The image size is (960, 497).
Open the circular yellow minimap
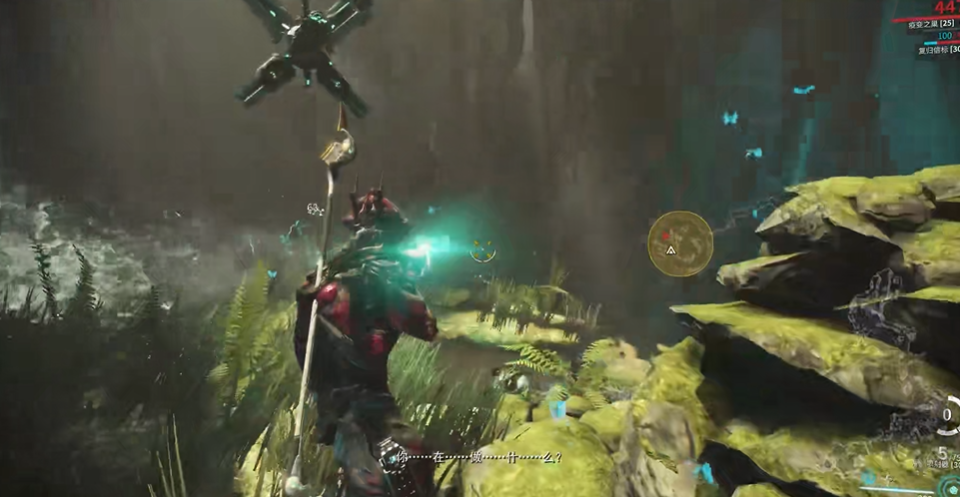point(680,243)
